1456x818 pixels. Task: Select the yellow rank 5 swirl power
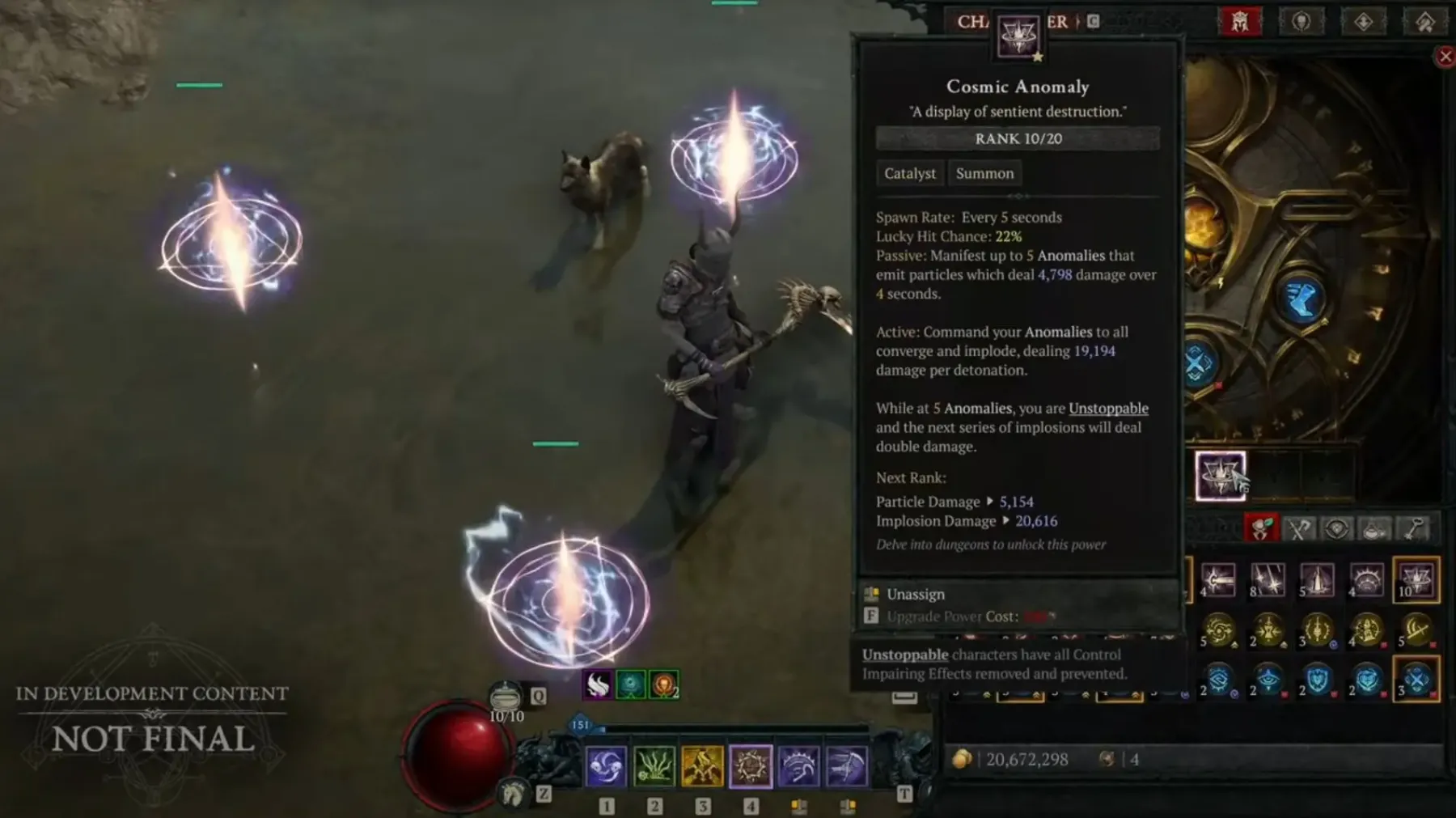coord(1219,629)
